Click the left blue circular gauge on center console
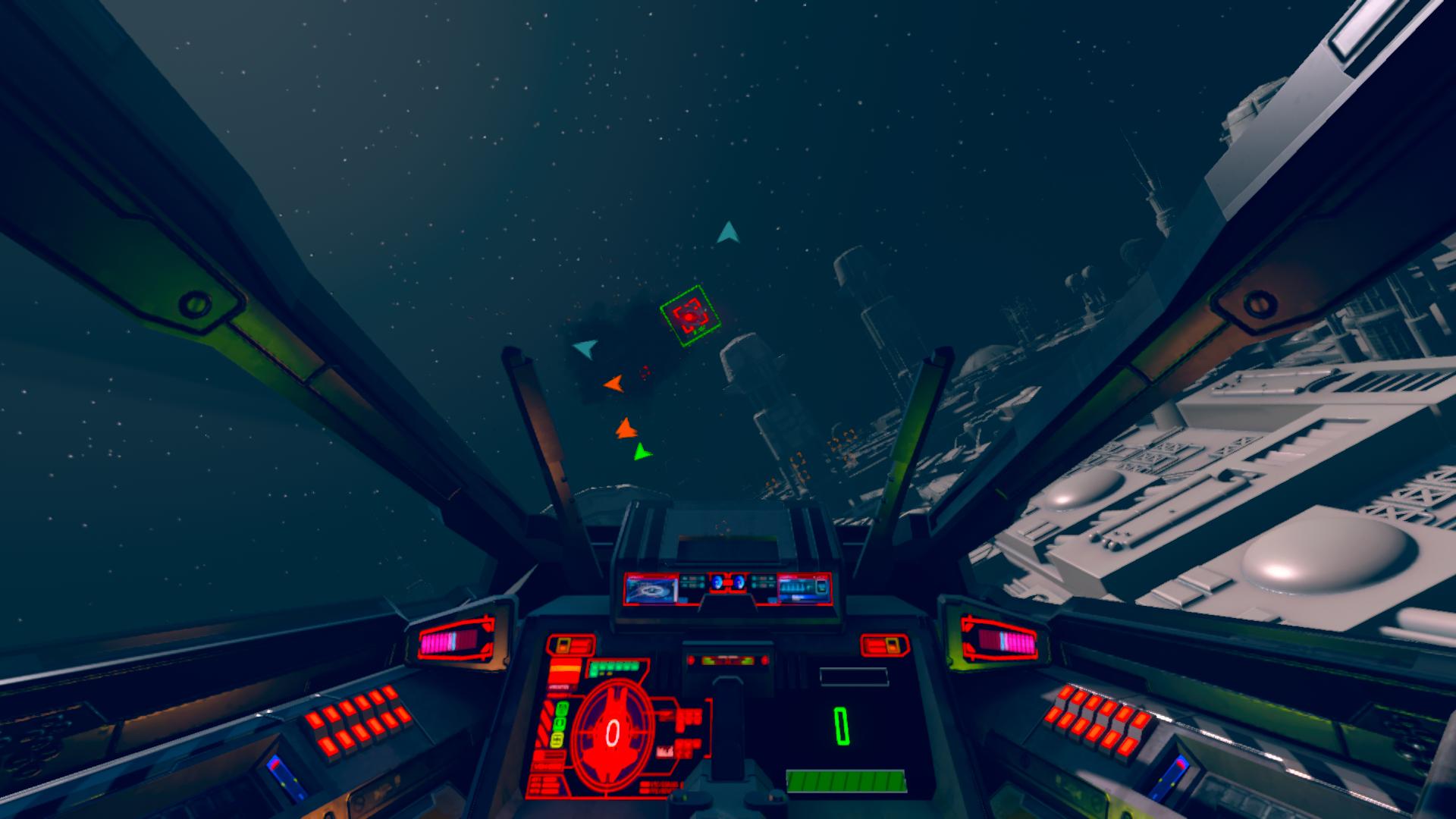The image size is (1456, 819). click(717, 582)
